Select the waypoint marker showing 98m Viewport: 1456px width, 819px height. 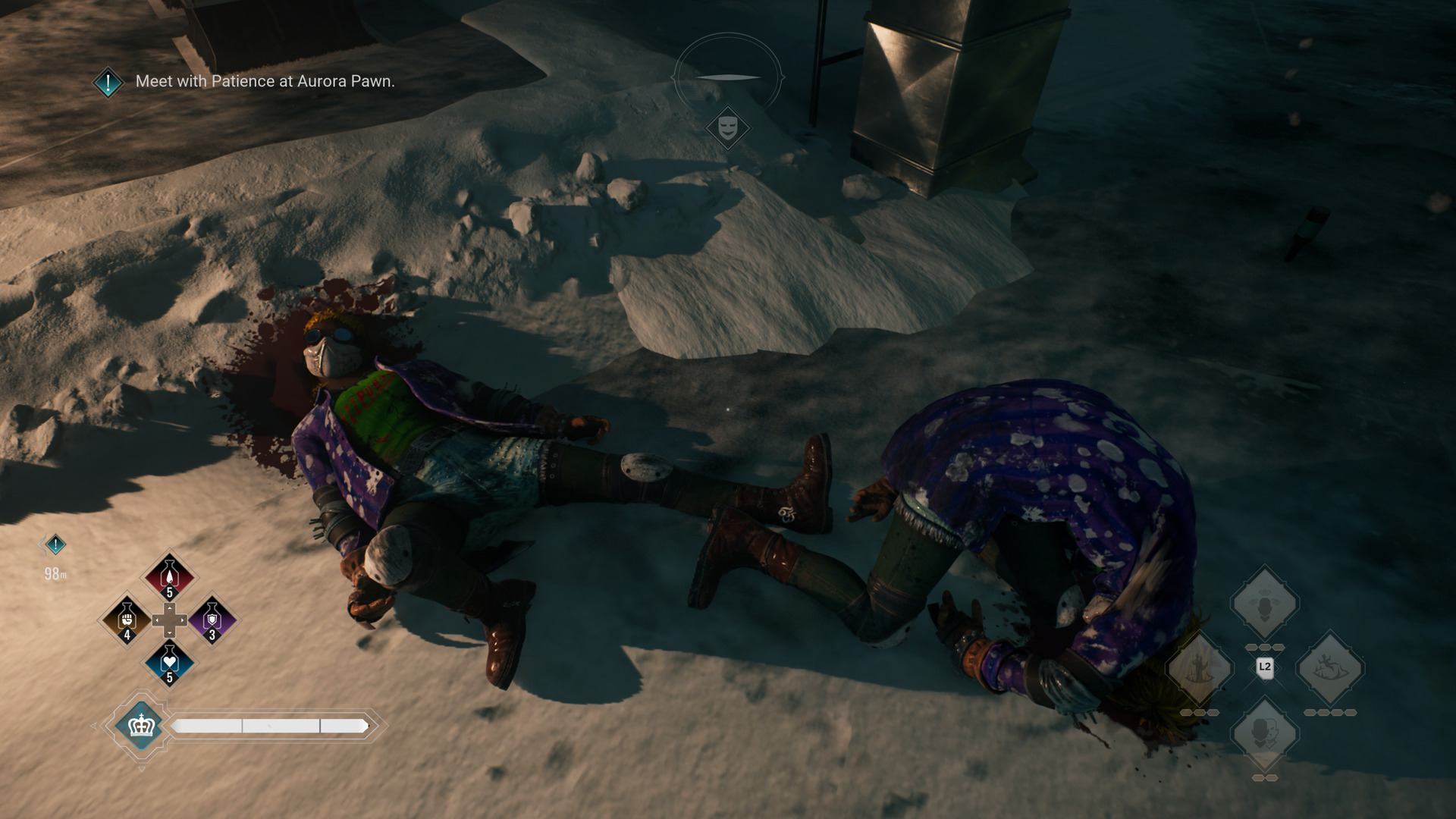[55, 544]
